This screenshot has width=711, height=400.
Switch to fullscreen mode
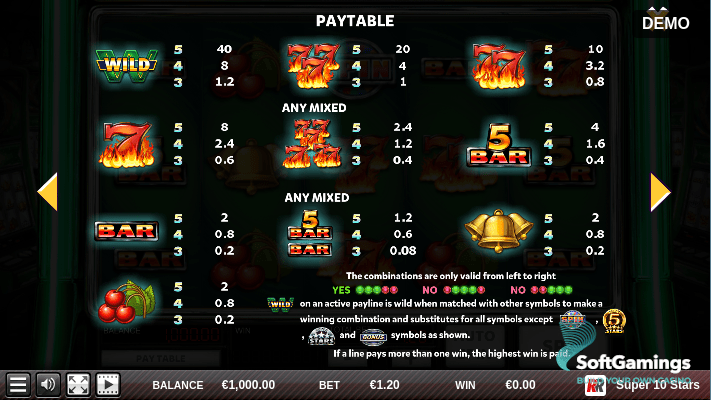click(78, 384)
